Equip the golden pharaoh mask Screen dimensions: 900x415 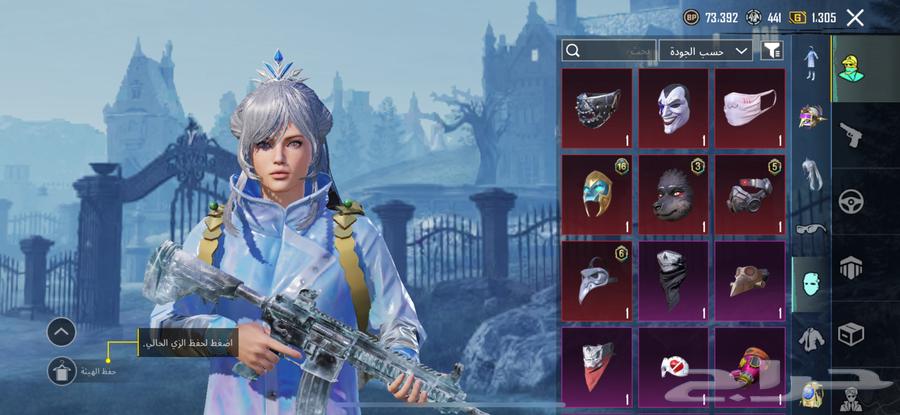pos(597,194)
